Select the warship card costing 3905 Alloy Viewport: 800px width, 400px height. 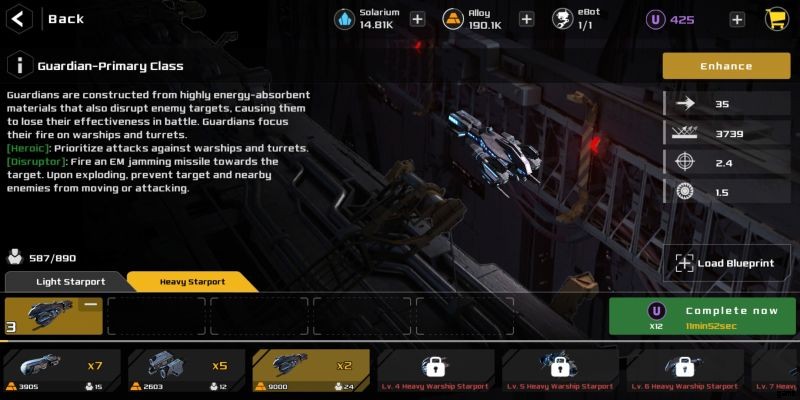point(62,370)
